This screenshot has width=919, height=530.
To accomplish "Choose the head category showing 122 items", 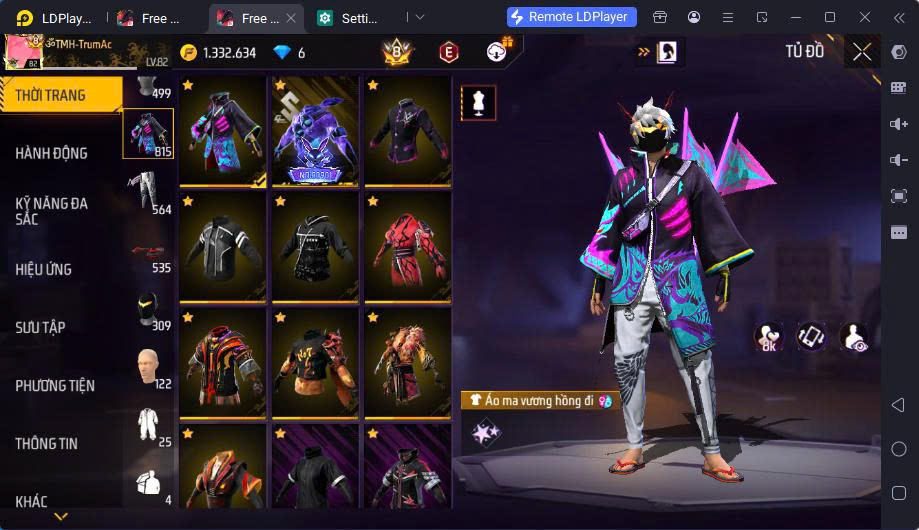I will (x=148, y=368).
